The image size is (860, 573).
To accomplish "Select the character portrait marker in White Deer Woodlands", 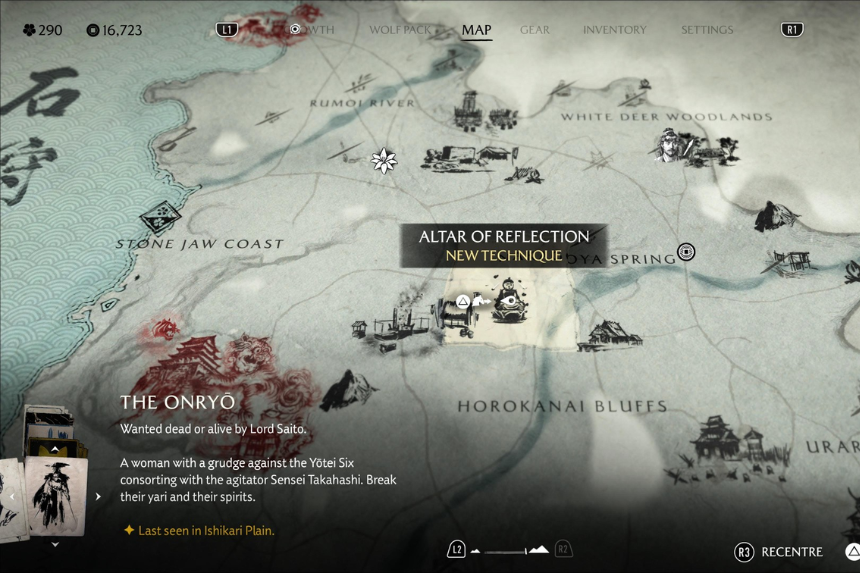I will [x=668, y=146].
